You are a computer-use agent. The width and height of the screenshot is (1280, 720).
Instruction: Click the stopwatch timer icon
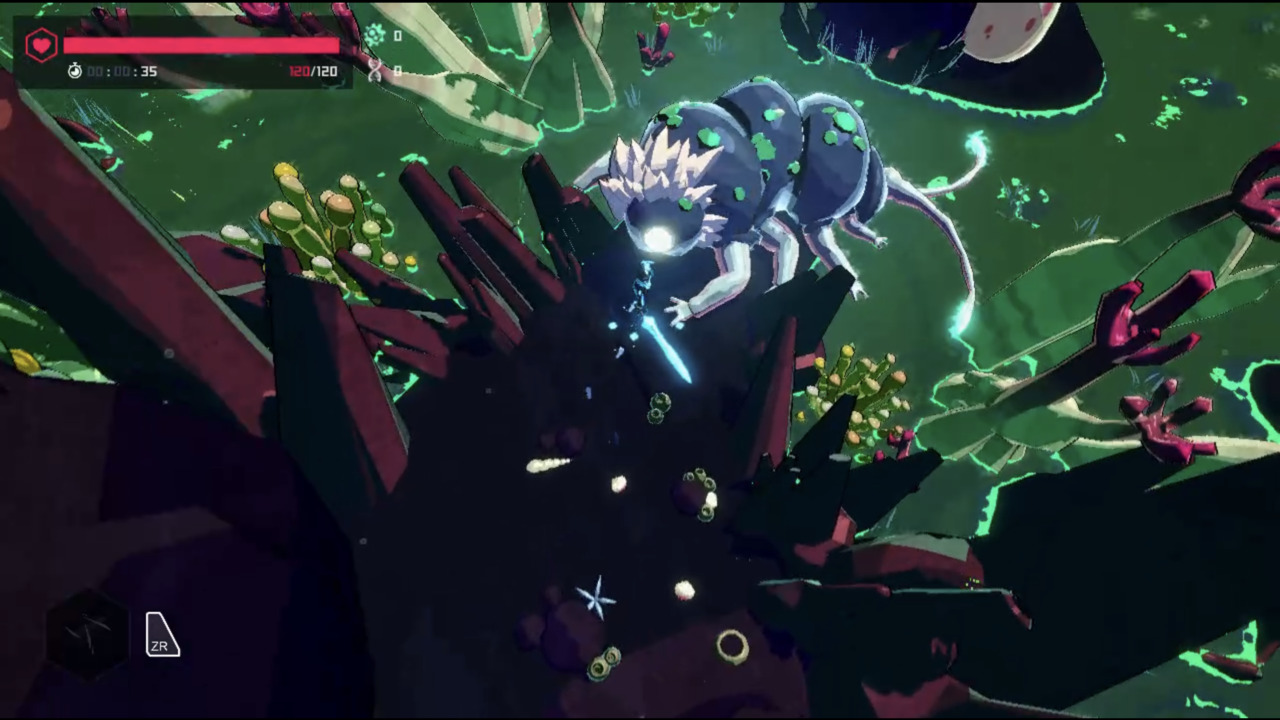tap(75, 71)
